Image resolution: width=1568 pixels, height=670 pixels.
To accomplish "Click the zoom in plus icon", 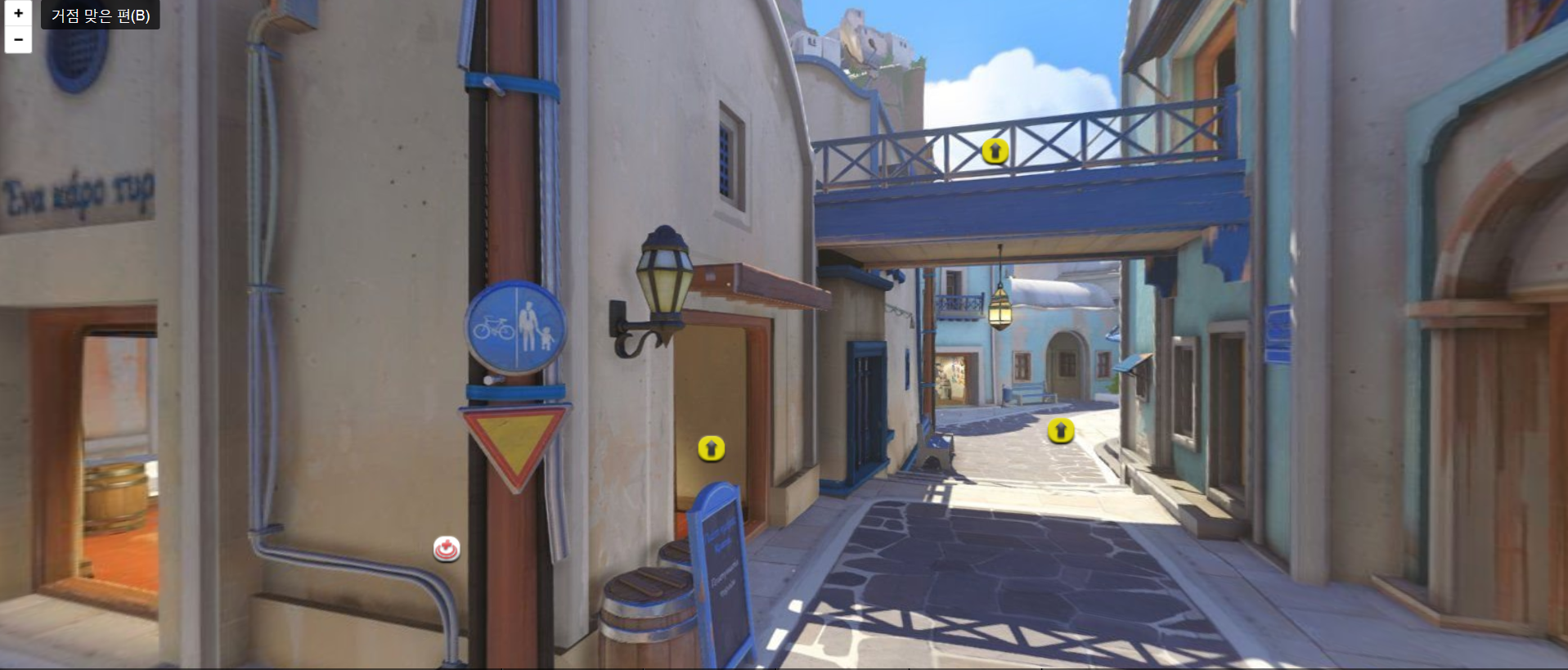I will tap(17, 12).
